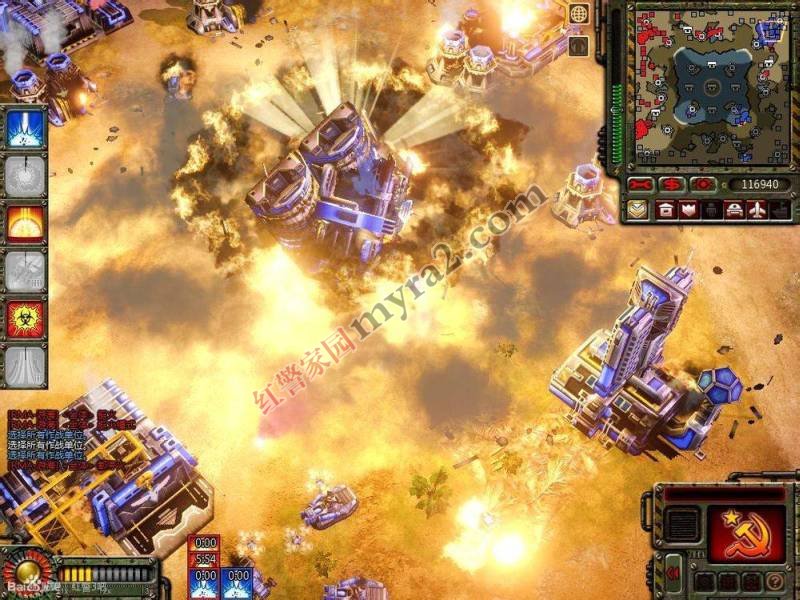Collapse the panel with red arrows button
This screenshot has height=600, width=800.
point(674,573)
